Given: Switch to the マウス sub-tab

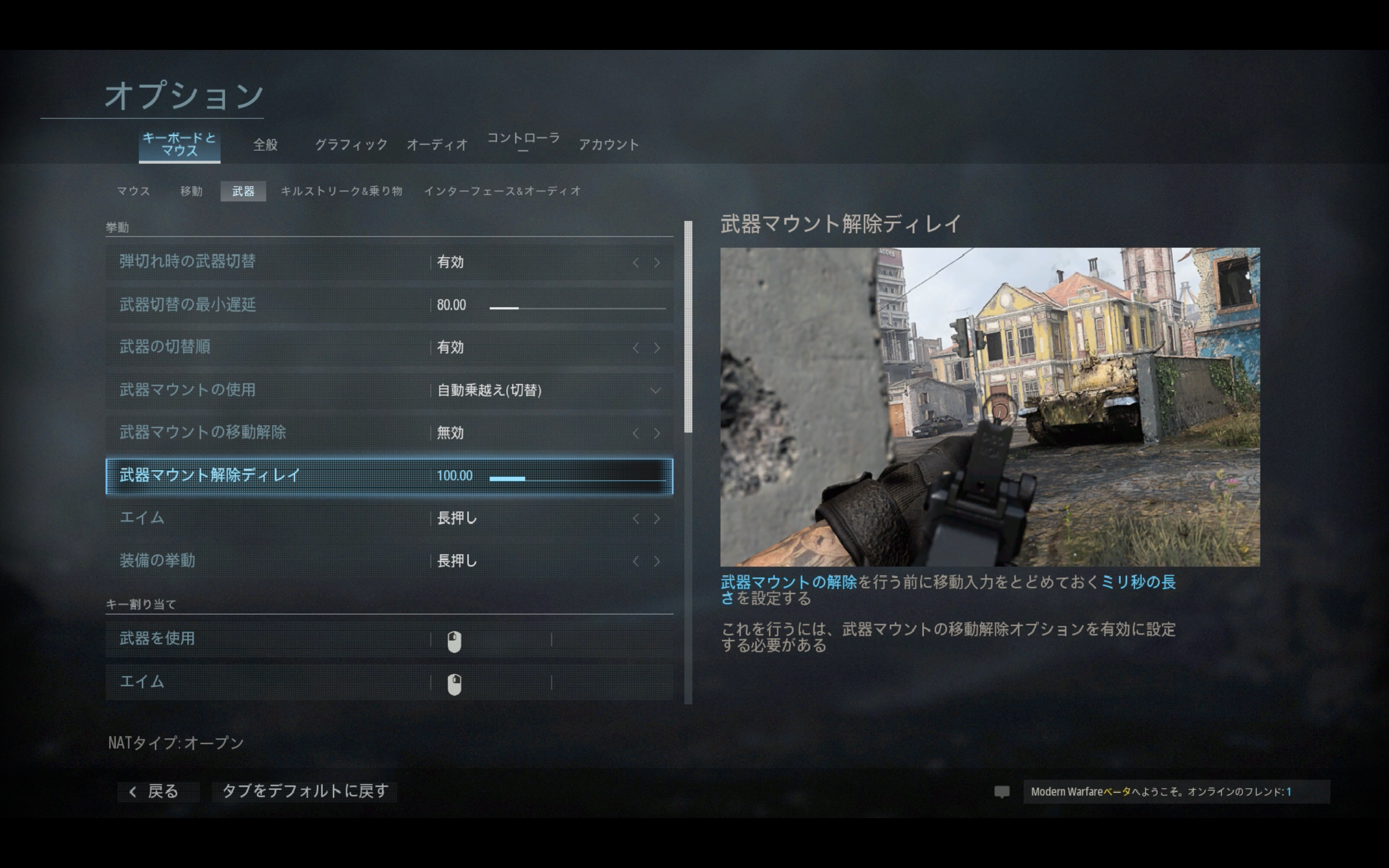Looking at the screenshot, I should tap(133, 191).
